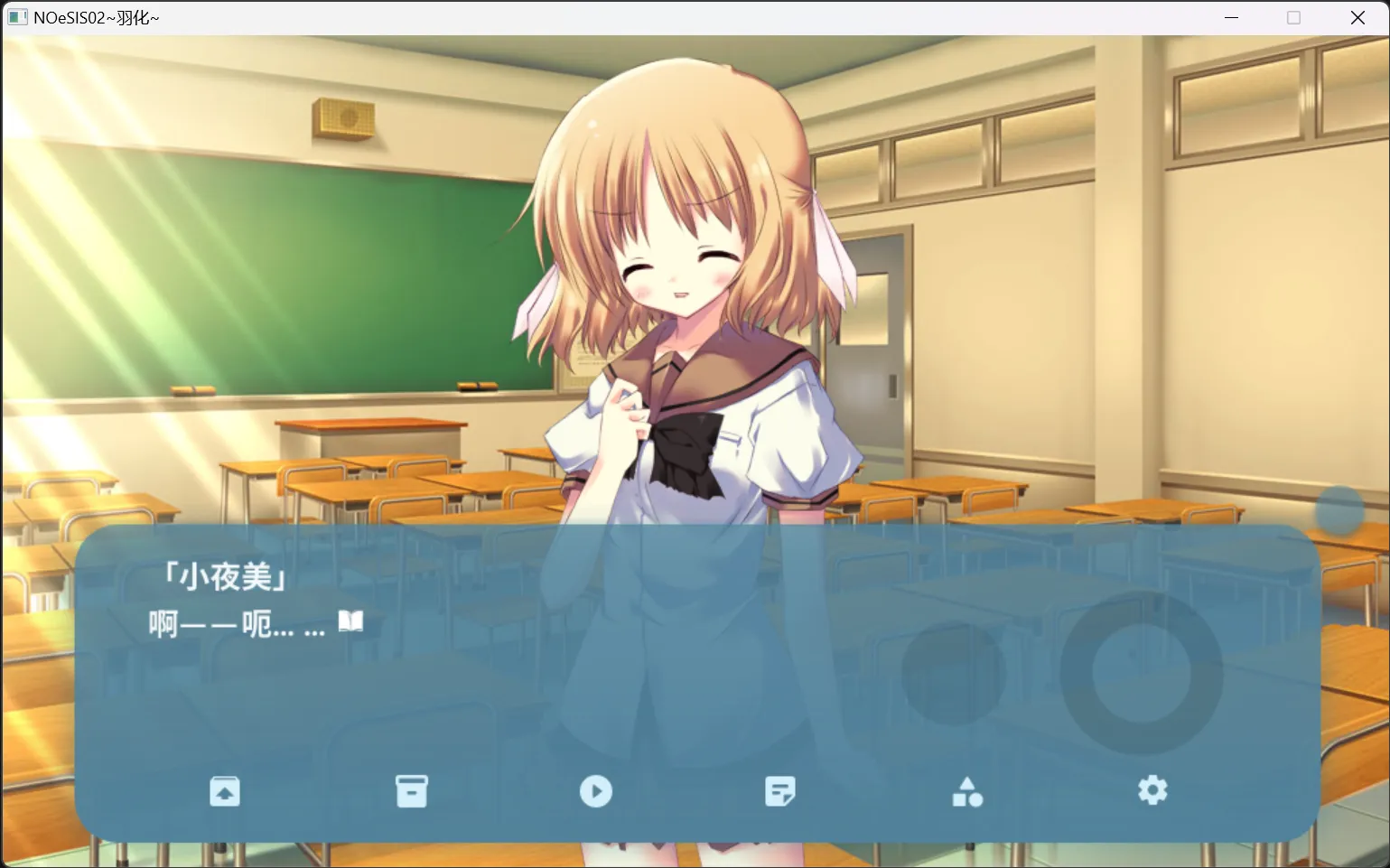The image size is (1390, 868).
Task: Click the NOeSIS02 app icon in title bar
Action: [17, 16]
